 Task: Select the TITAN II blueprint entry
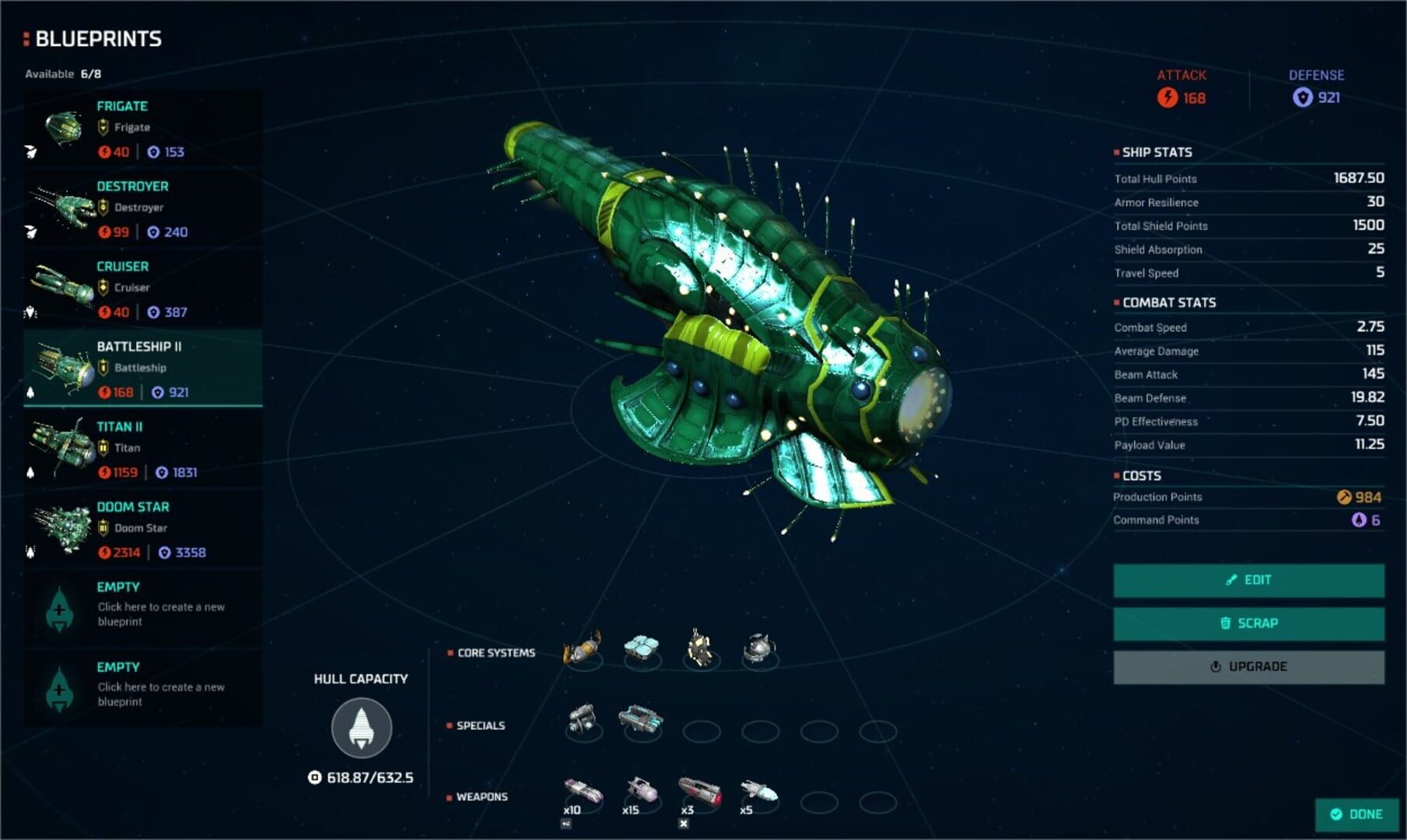tap(142, 449)
